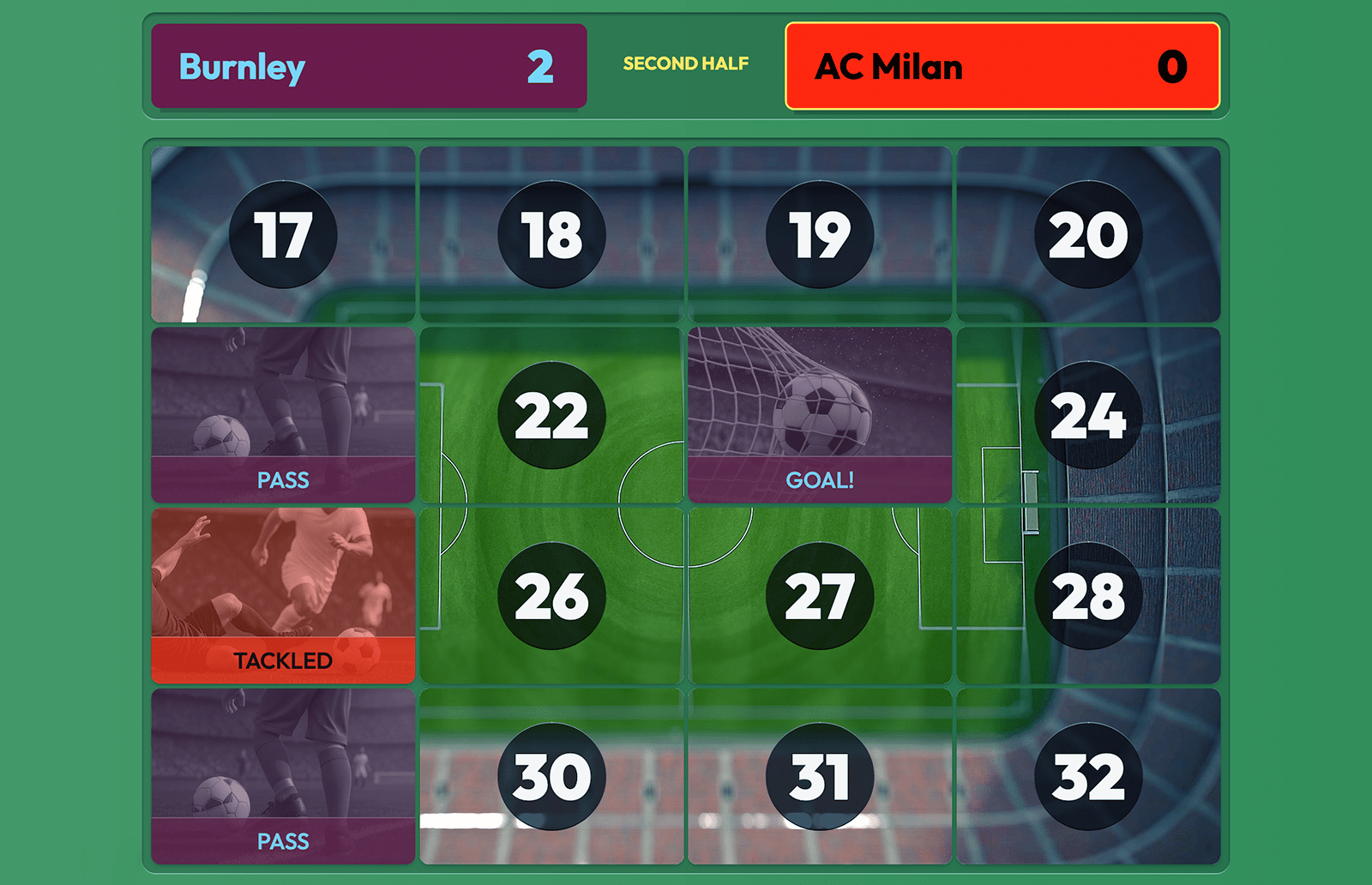Pick tile 30 on the board

(x=551, y=777)
